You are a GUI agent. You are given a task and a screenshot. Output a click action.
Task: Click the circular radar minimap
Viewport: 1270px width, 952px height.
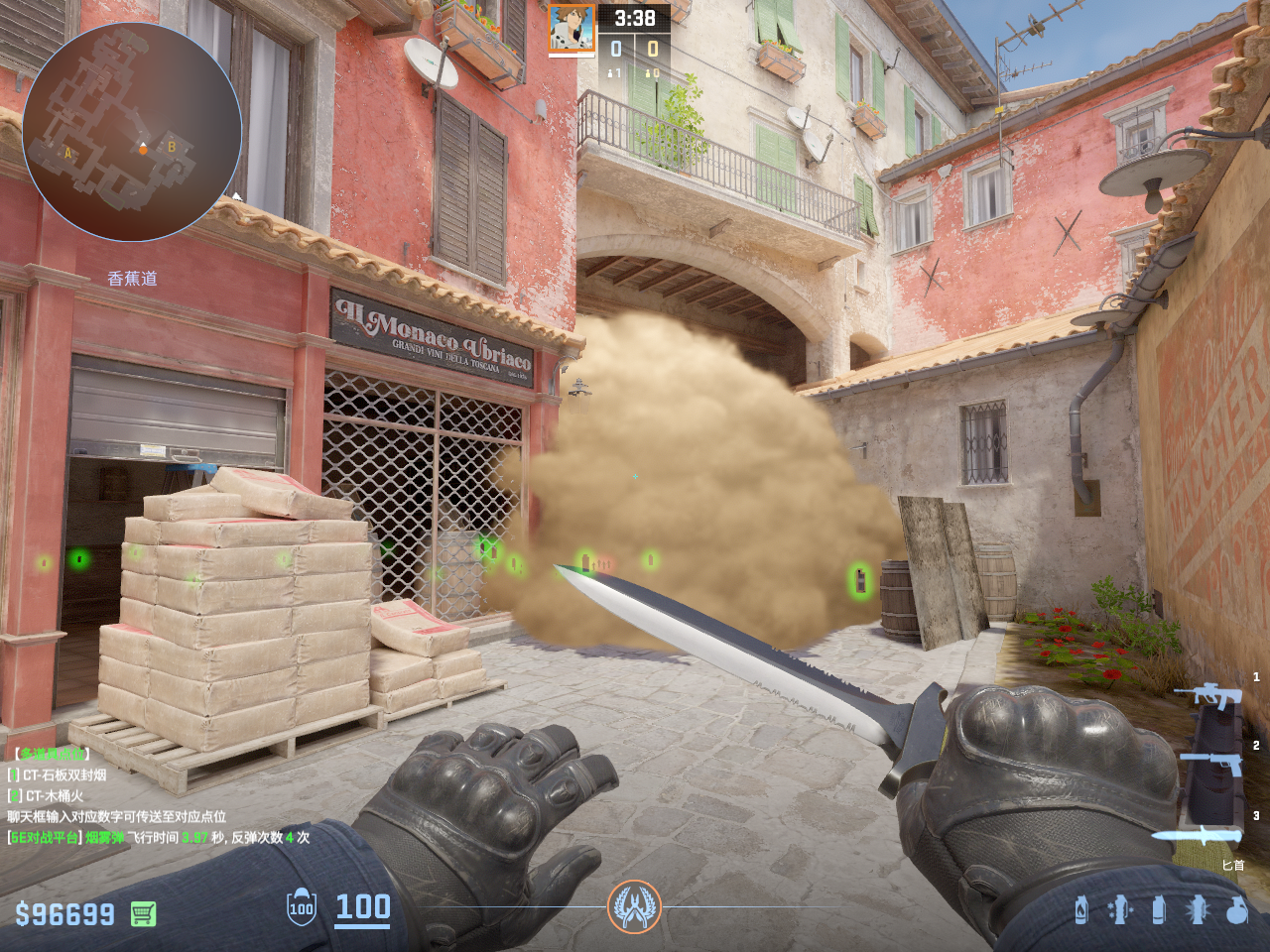click(132, 132)
